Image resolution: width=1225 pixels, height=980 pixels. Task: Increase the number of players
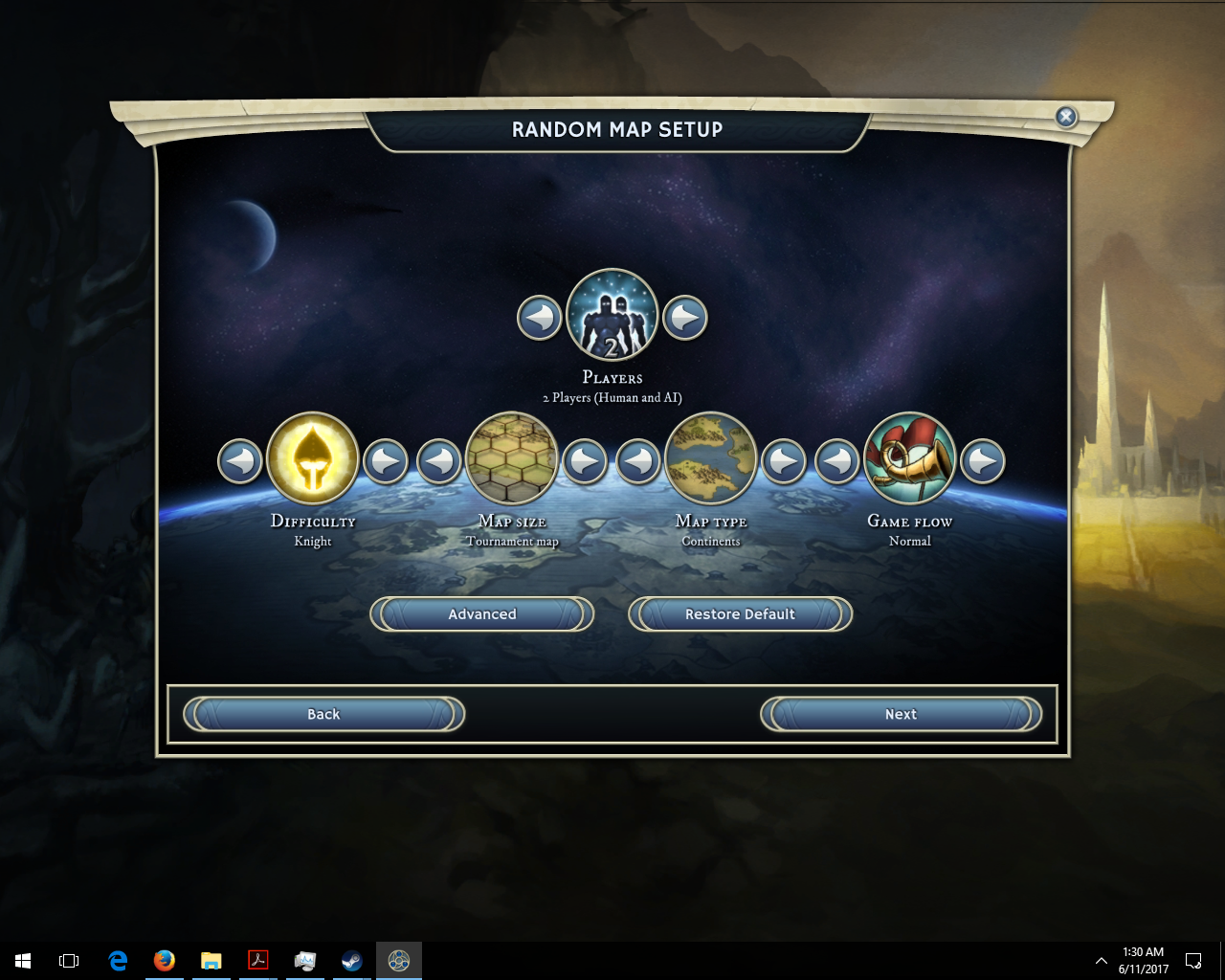click(685, 318)
